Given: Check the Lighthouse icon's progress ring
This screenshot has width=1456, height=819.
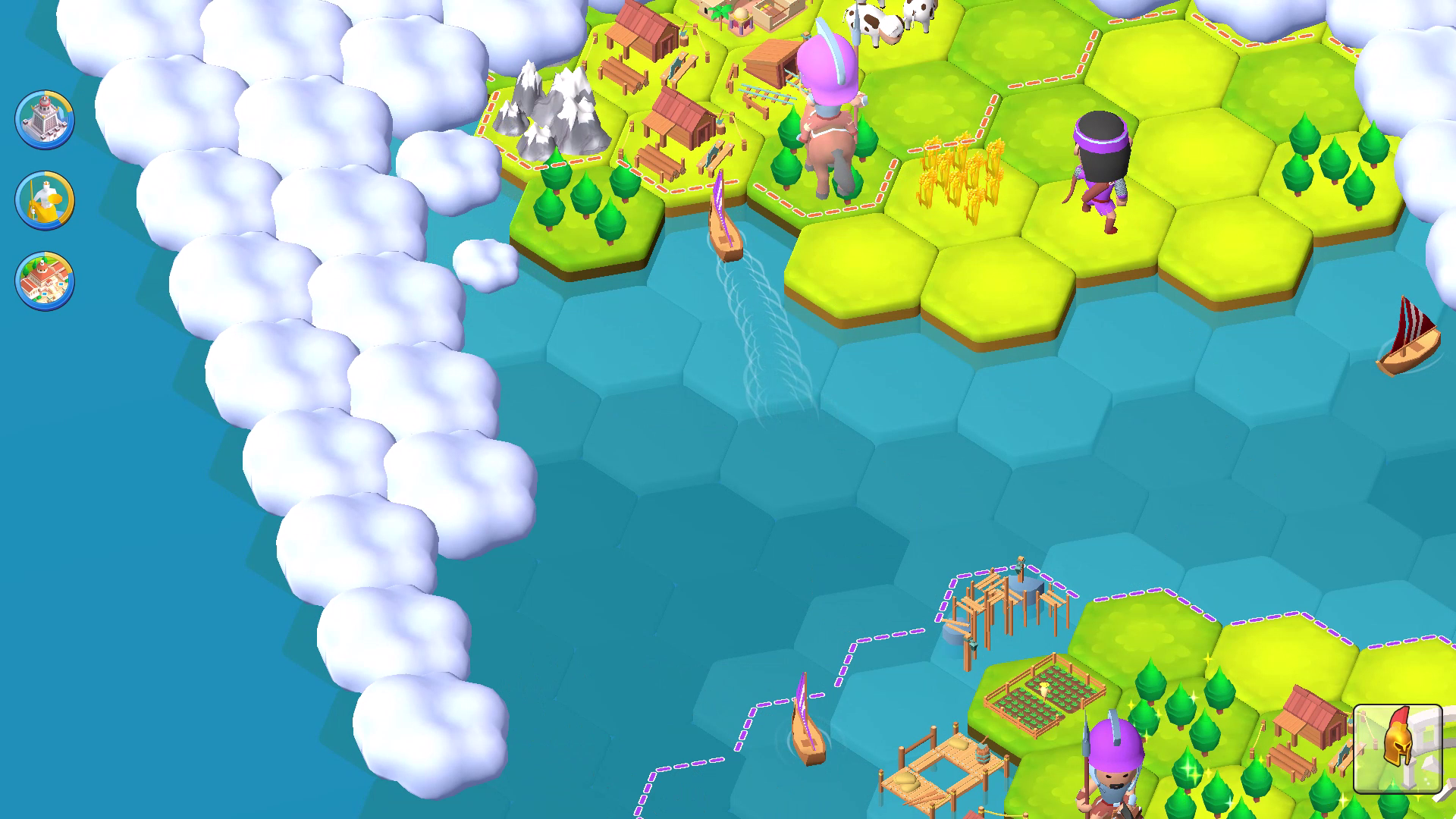Looking at the screenshot, I should click(43, 118).
